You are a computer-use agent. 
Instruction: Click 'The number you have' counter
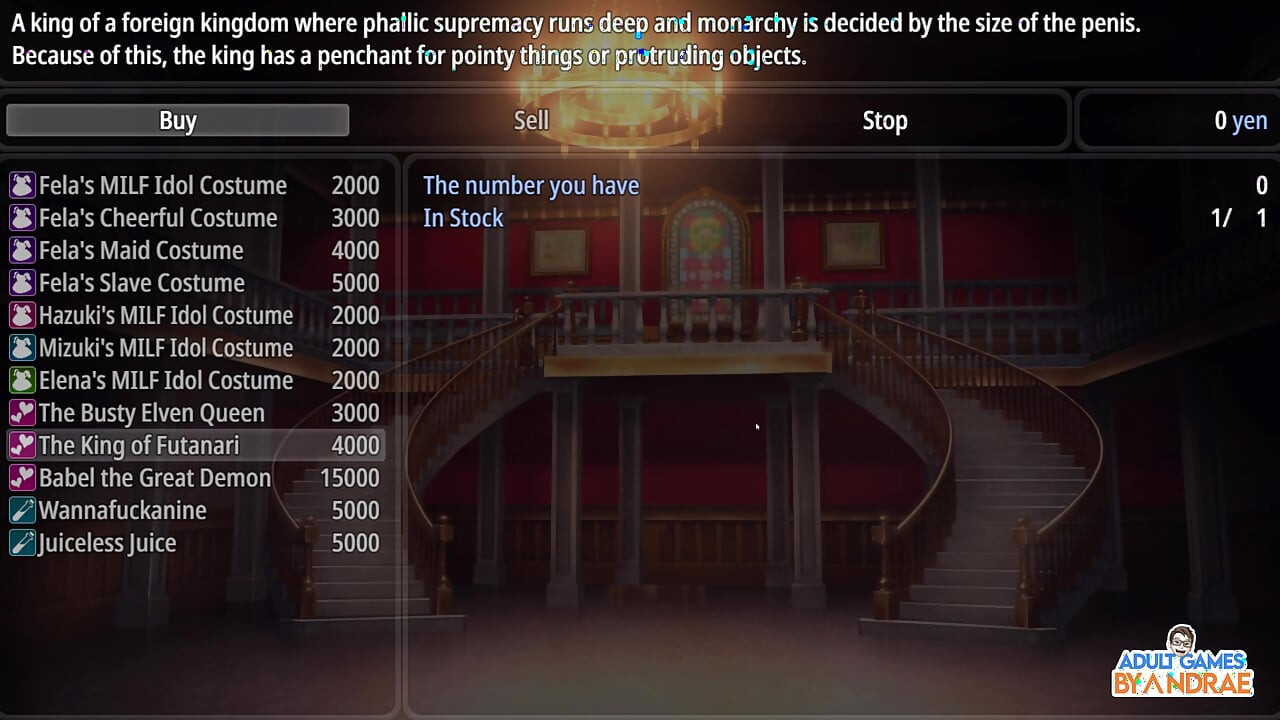pos(531,185)
